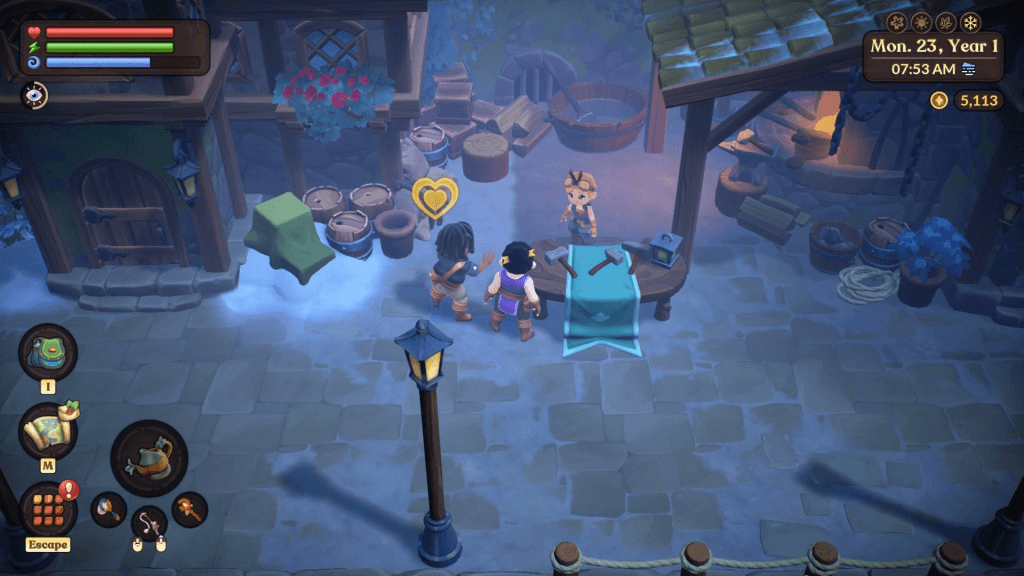Click the winter snowflake season icon
Screen dimensions: 1024x576
tap(971, 22)
